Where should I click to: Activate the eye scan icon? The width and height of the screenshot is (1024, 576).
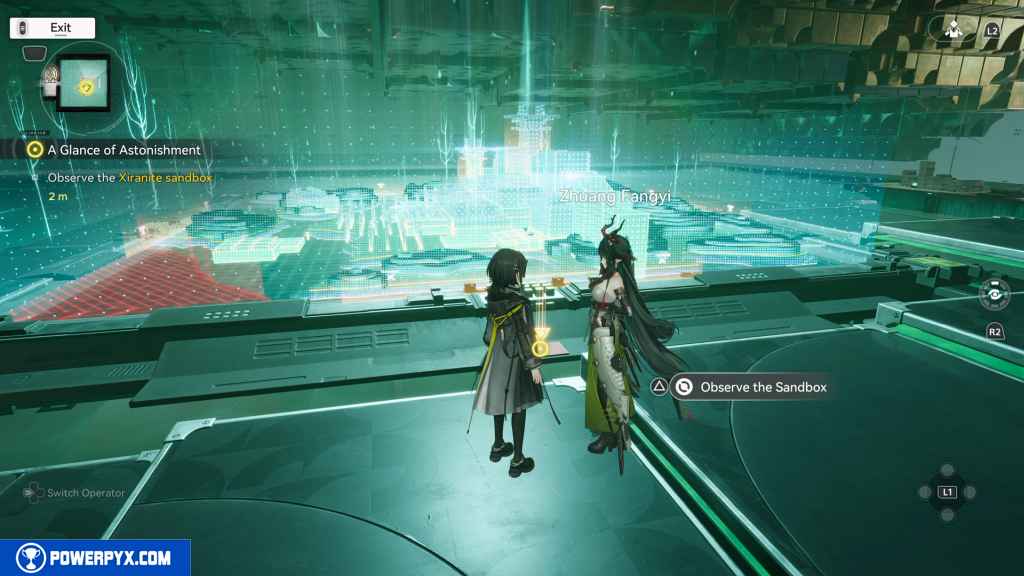click(x=993, y=295)
